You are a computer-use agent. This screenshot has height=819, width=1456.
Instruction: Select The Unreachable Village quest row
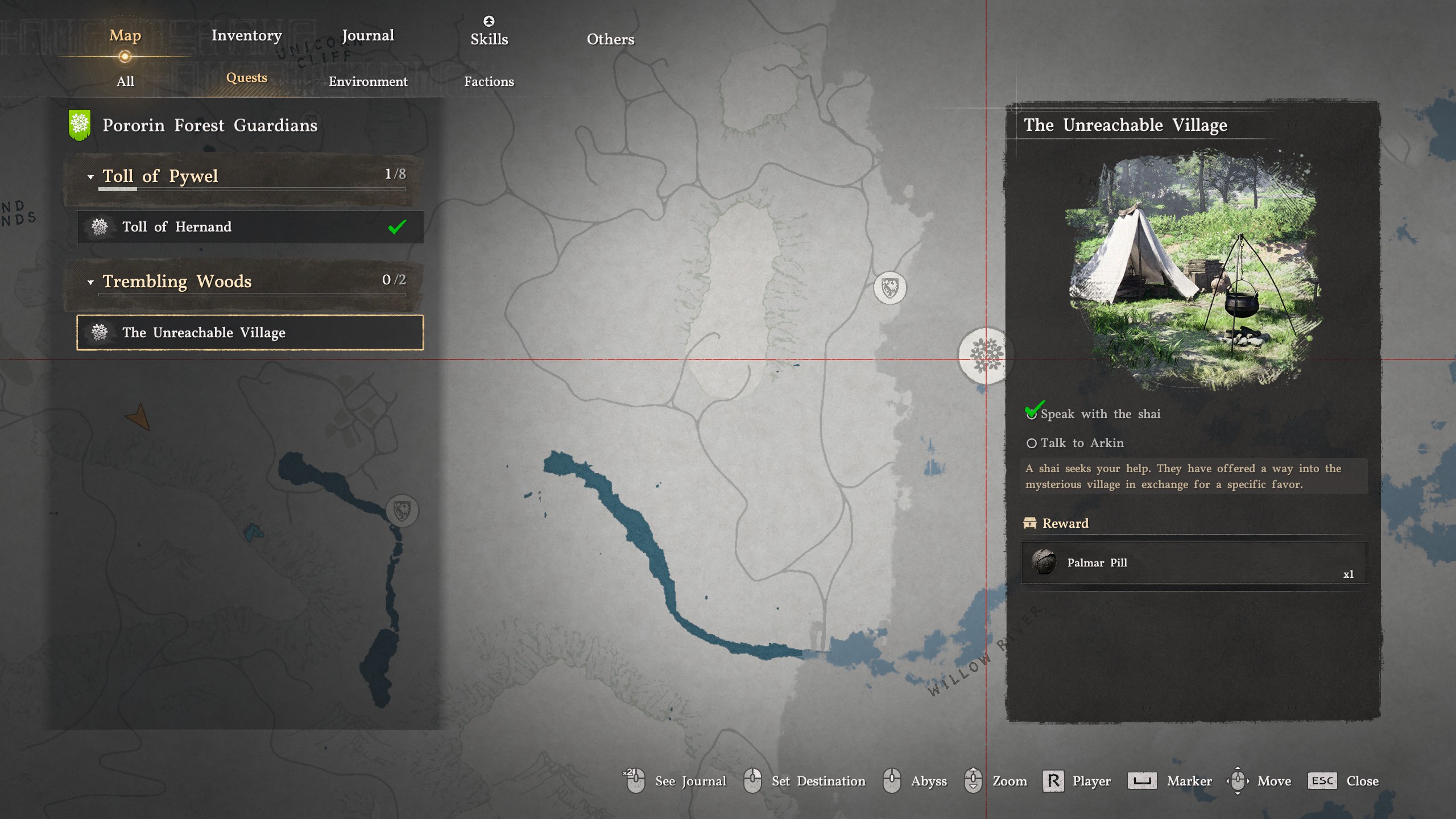[250, 333]
